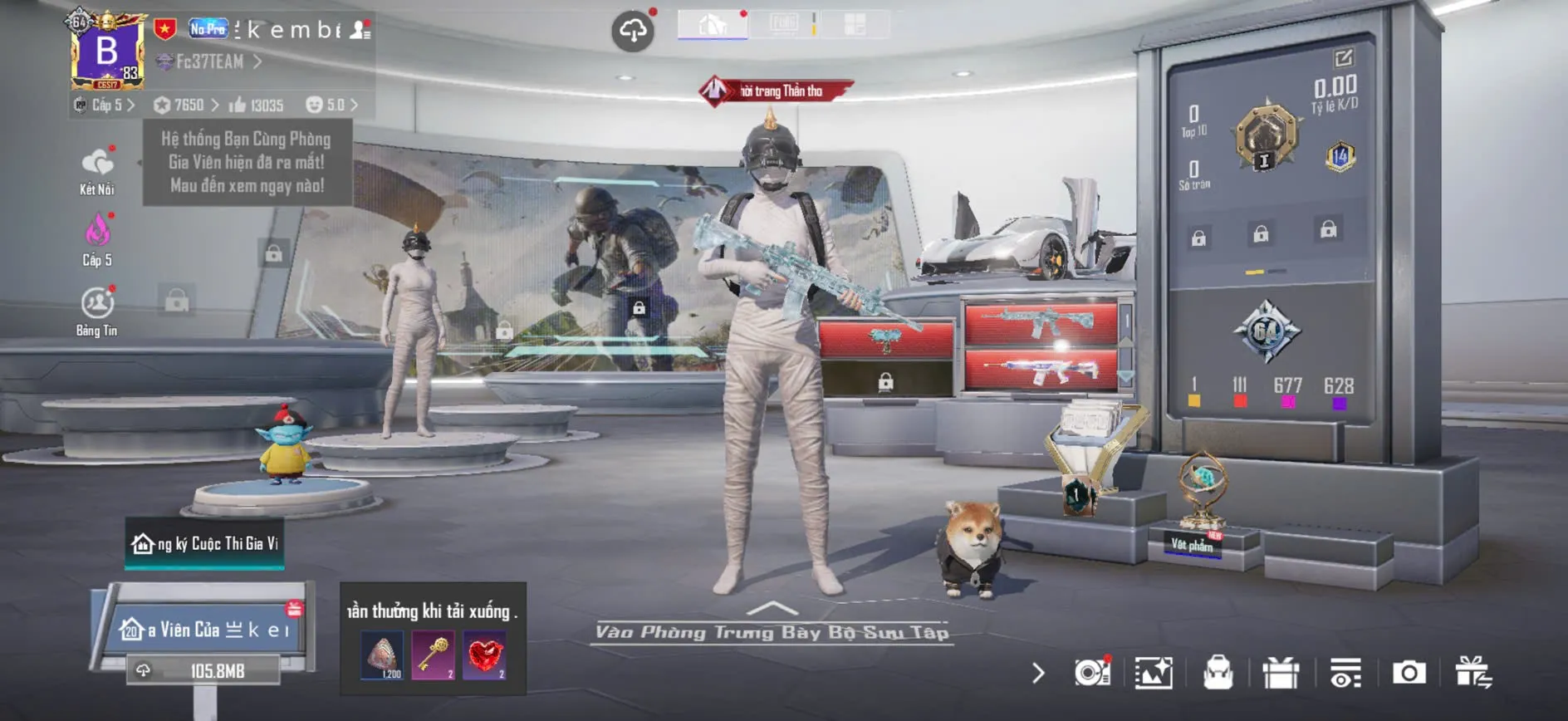The image size is (1568, 721).
Task: Edit the stats panel with pencil icon
Action: tap(1343, 58)
